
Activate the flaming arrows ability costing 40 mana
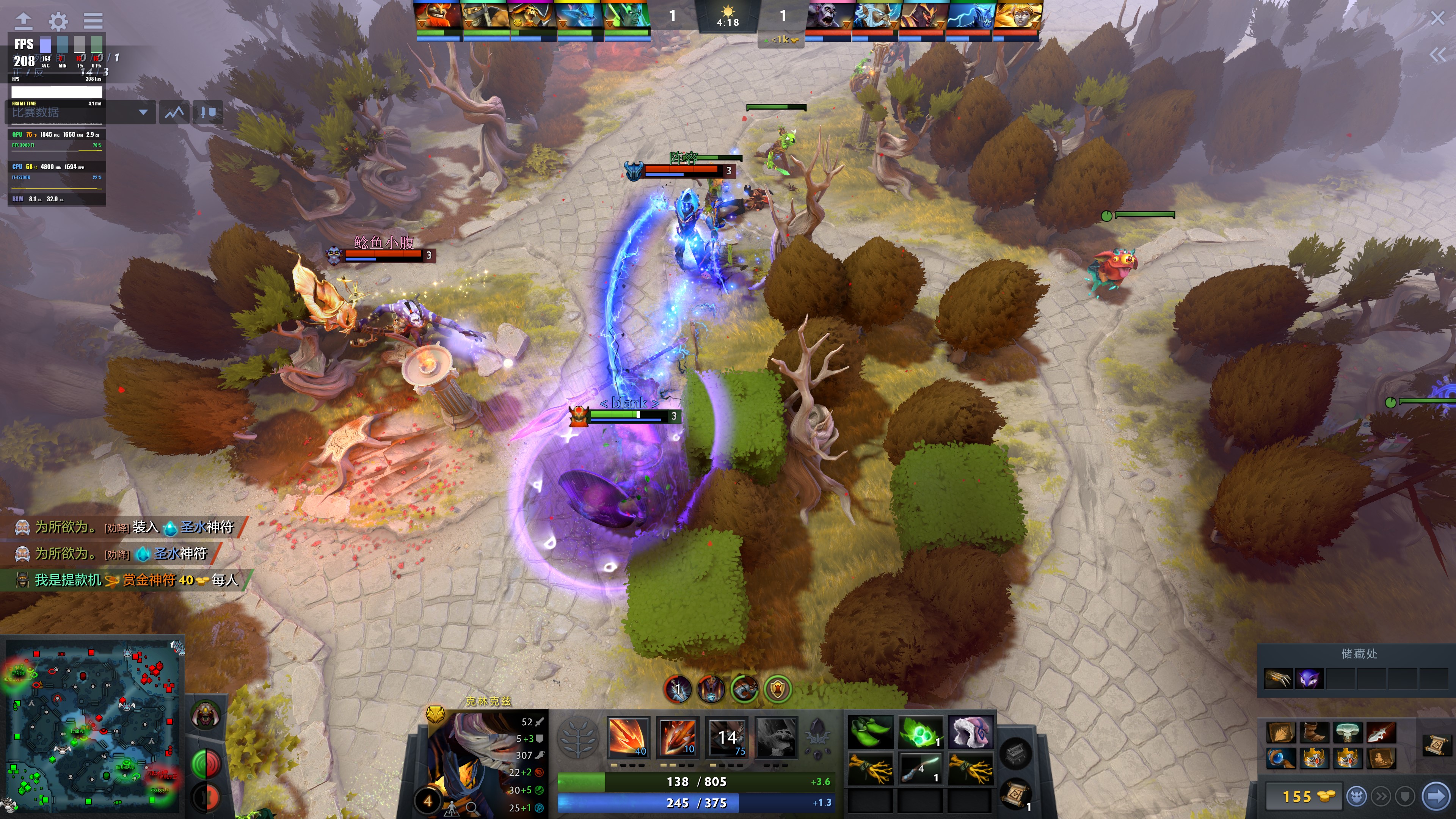point(628,737)
